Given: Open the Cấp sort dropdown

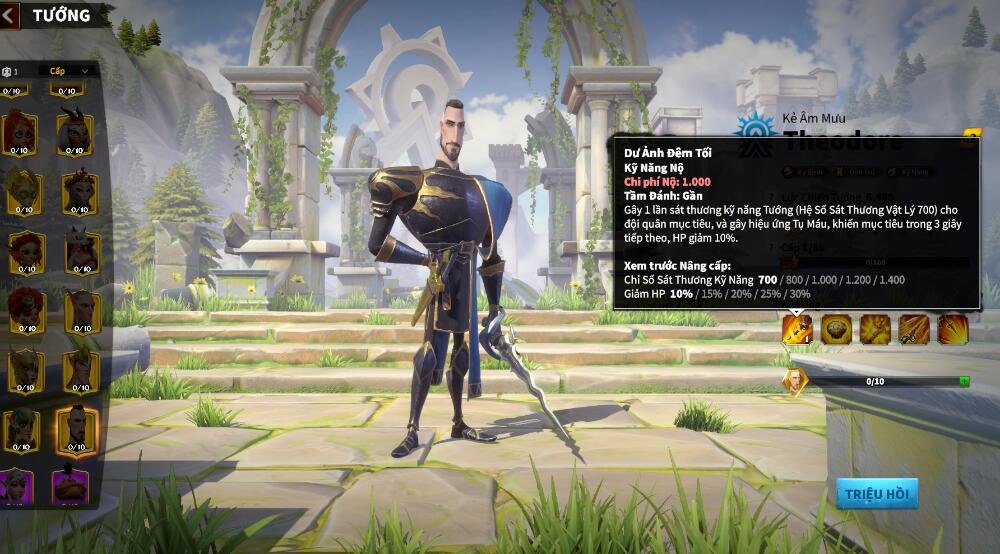Looking at the screenshot, I should [x=70, y=71].
